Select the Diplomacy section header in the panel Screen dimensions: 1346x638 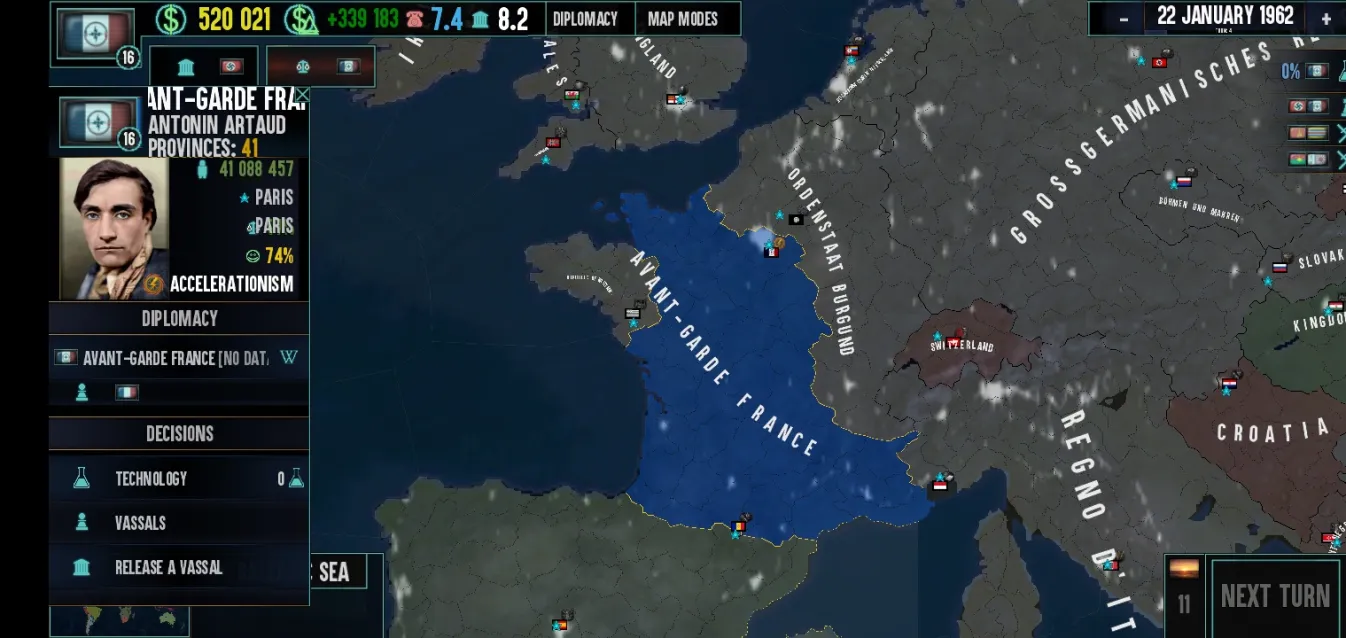click(x=180, y=318)
